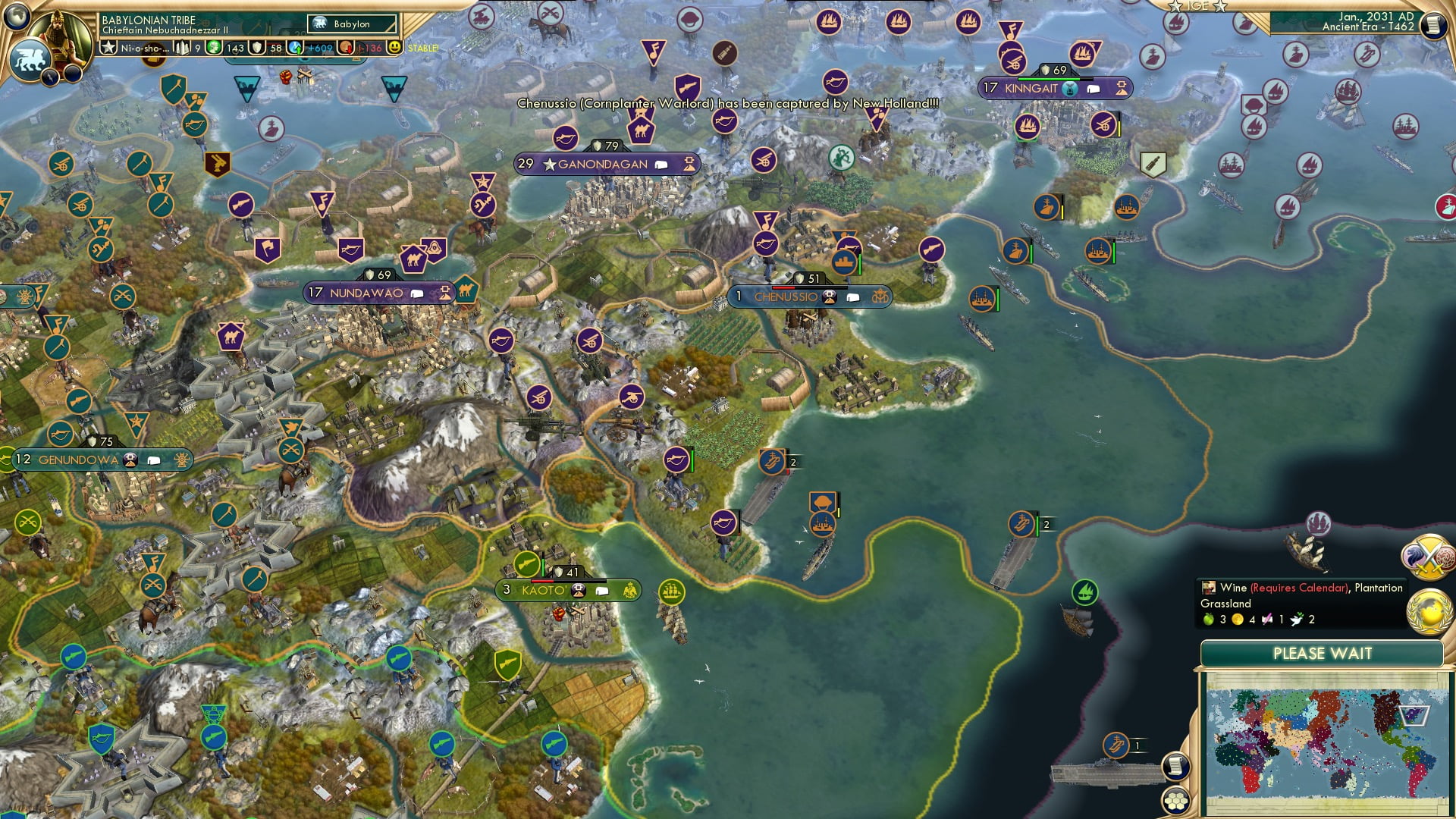
Task: Toggle the small lightning bolt icon beside leader portrait
Action: [51, 76]
